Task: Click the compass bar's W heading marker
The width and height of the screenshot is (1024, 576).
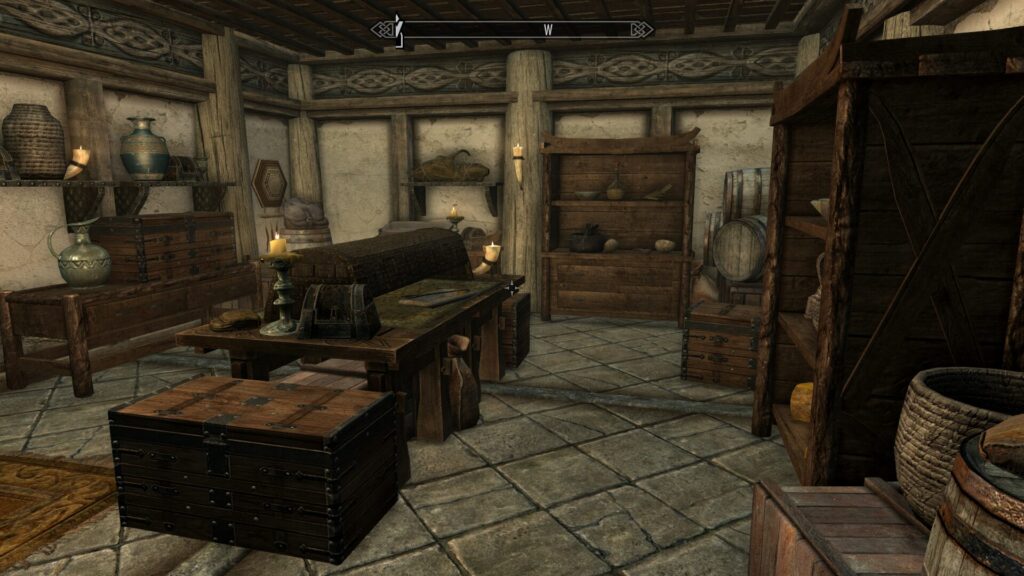Action: (x=548, y=30)
